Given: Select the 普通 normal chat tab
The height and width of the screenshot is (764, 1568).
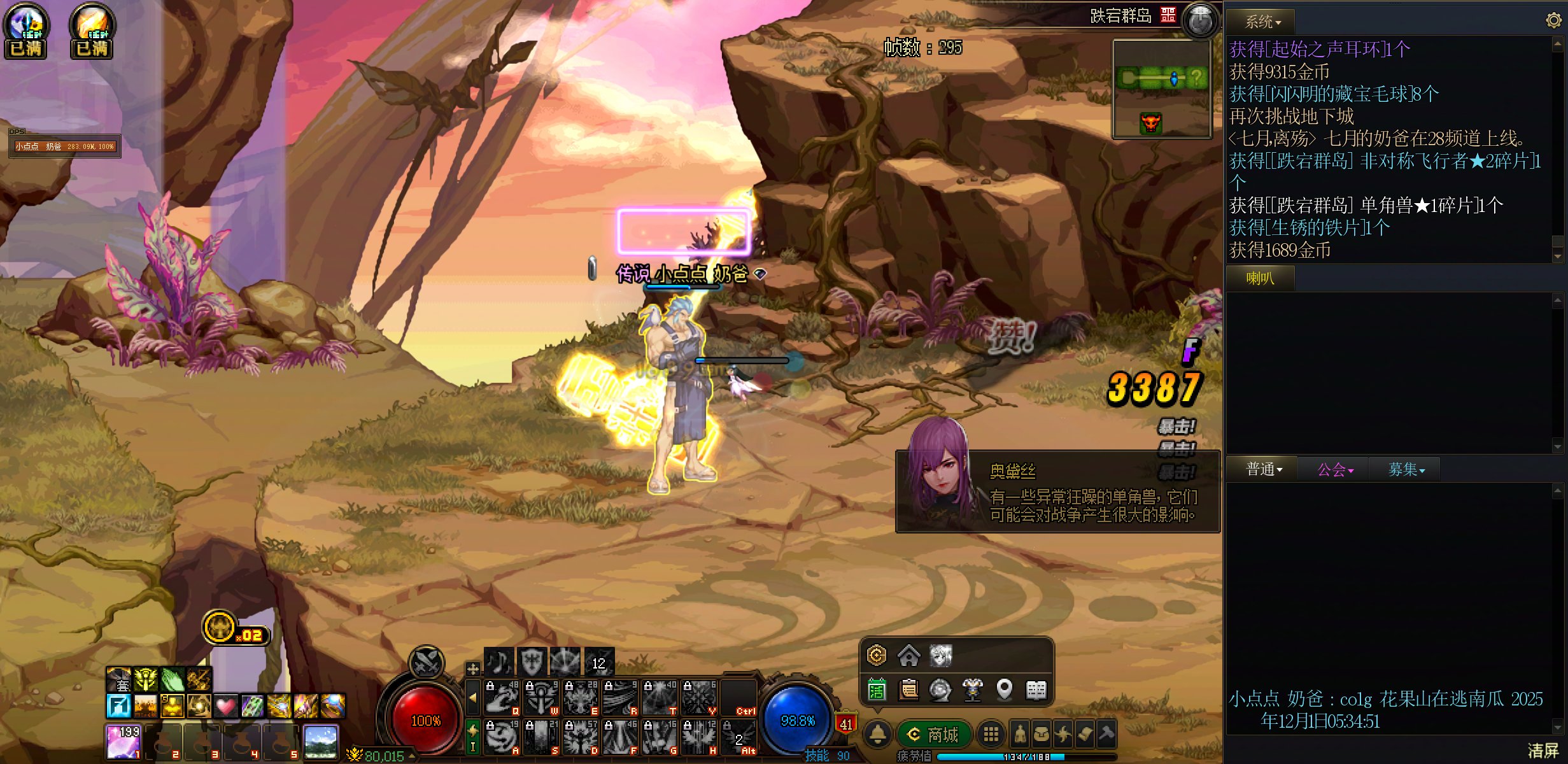Looking at the screenshot, I should (1263, 470).
